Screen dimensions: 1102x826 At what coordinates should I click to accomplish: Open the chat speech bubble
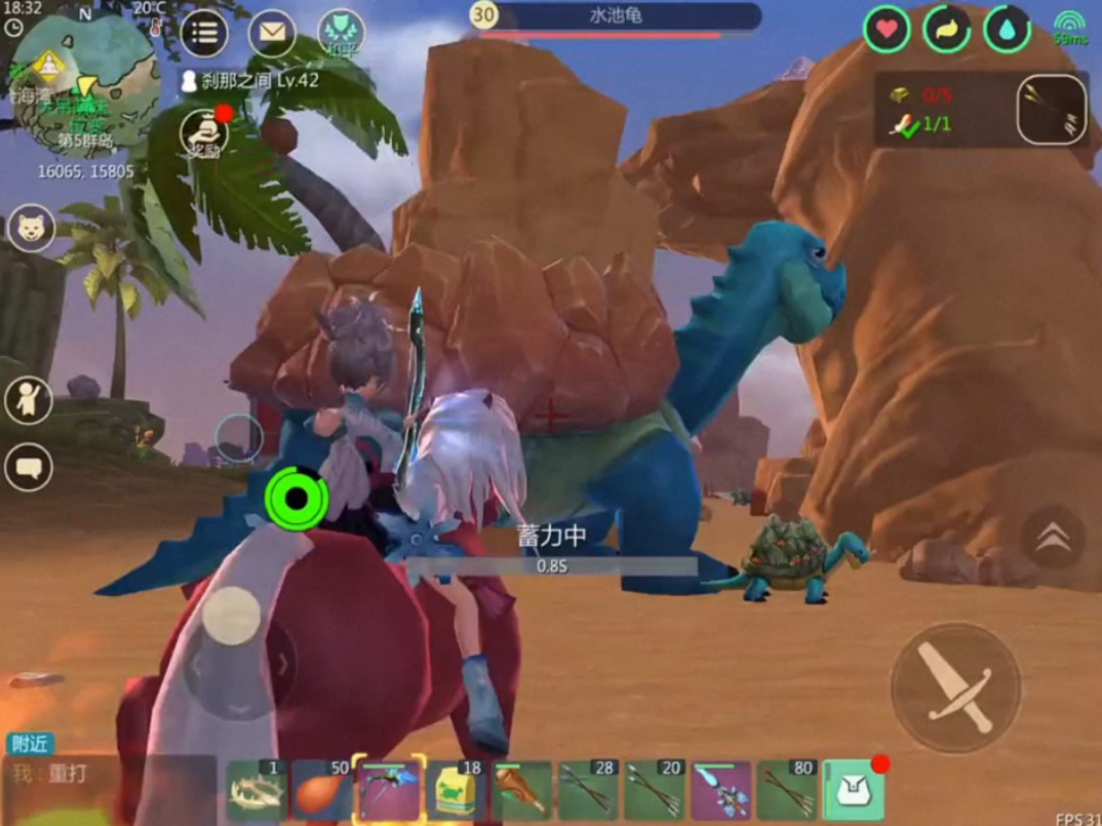click(x=28, y=467)
